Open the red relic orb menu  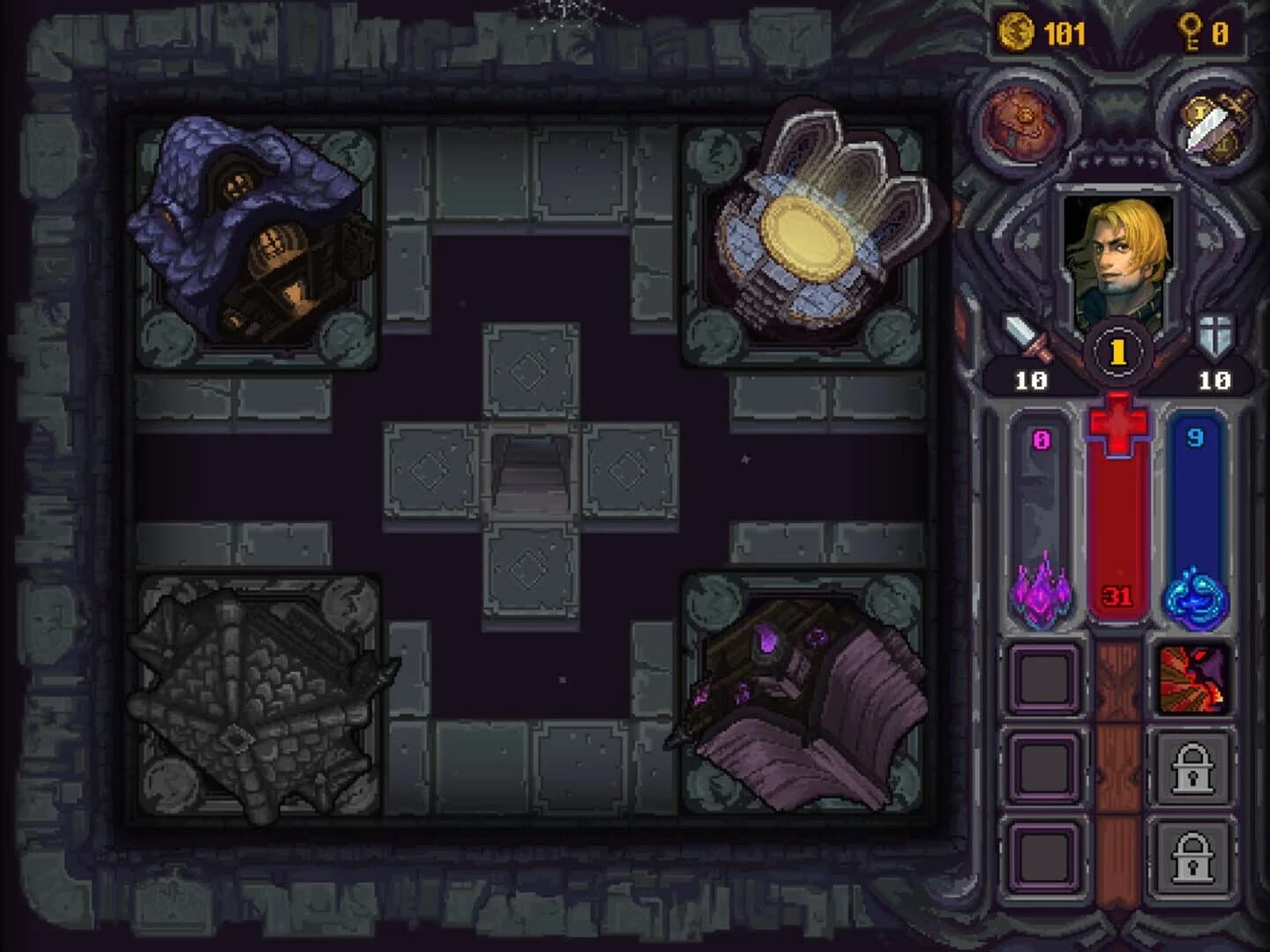[1022, 124]
